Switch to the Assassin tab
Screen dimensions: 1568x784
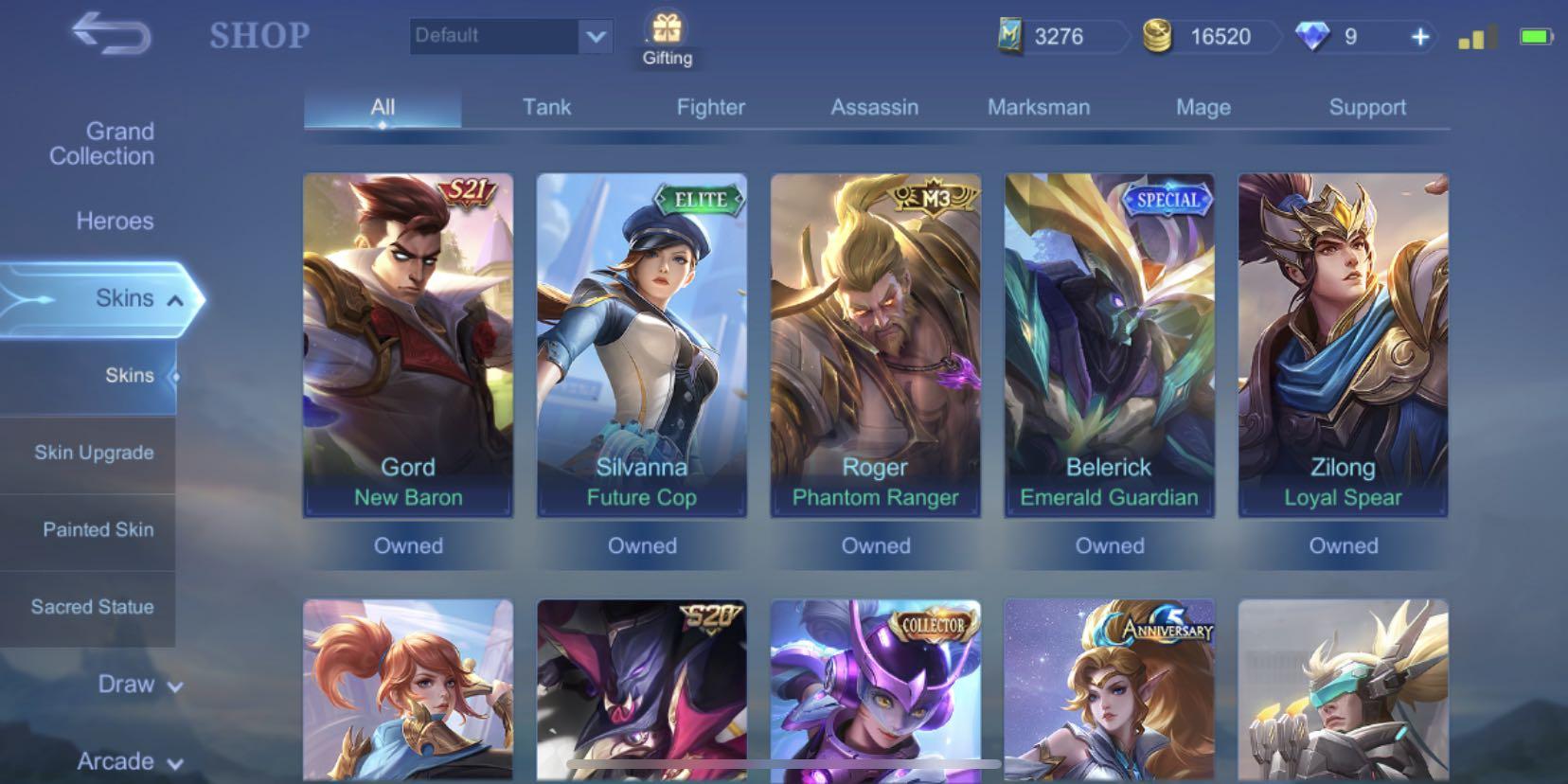tap(874, 107)
